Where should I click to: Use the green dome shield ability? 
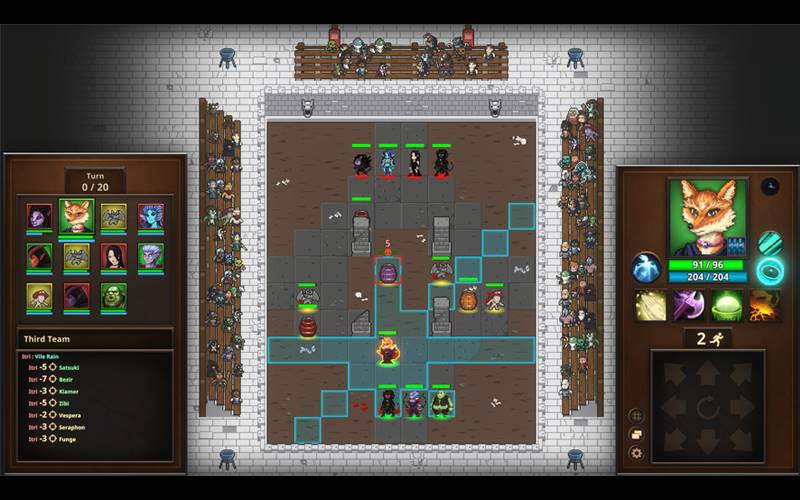tap(727, 305)
